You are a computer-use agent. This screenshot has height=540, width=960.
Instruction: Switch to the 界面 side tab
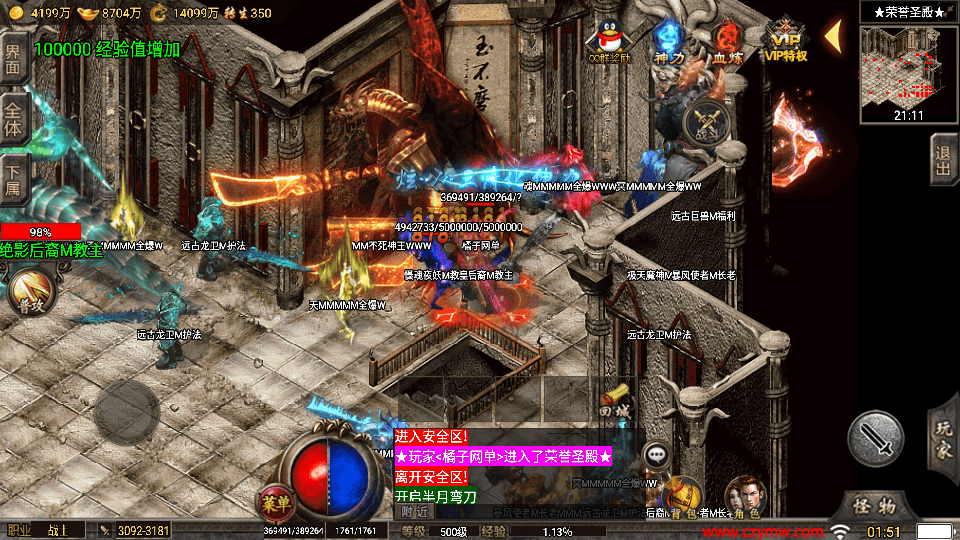14,59
